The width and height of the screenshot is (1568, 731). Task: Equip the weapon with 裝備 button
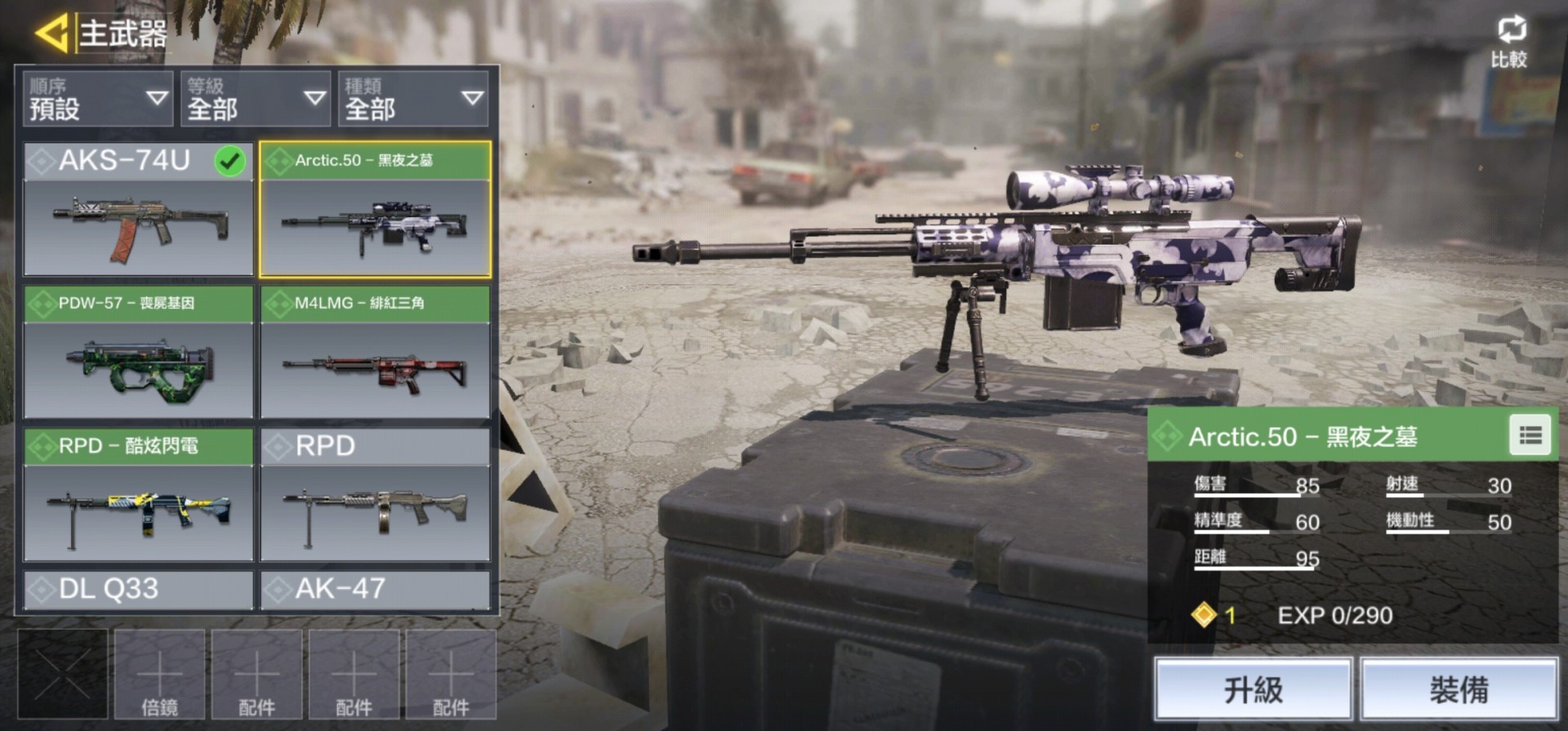(x=1459, y=690)
